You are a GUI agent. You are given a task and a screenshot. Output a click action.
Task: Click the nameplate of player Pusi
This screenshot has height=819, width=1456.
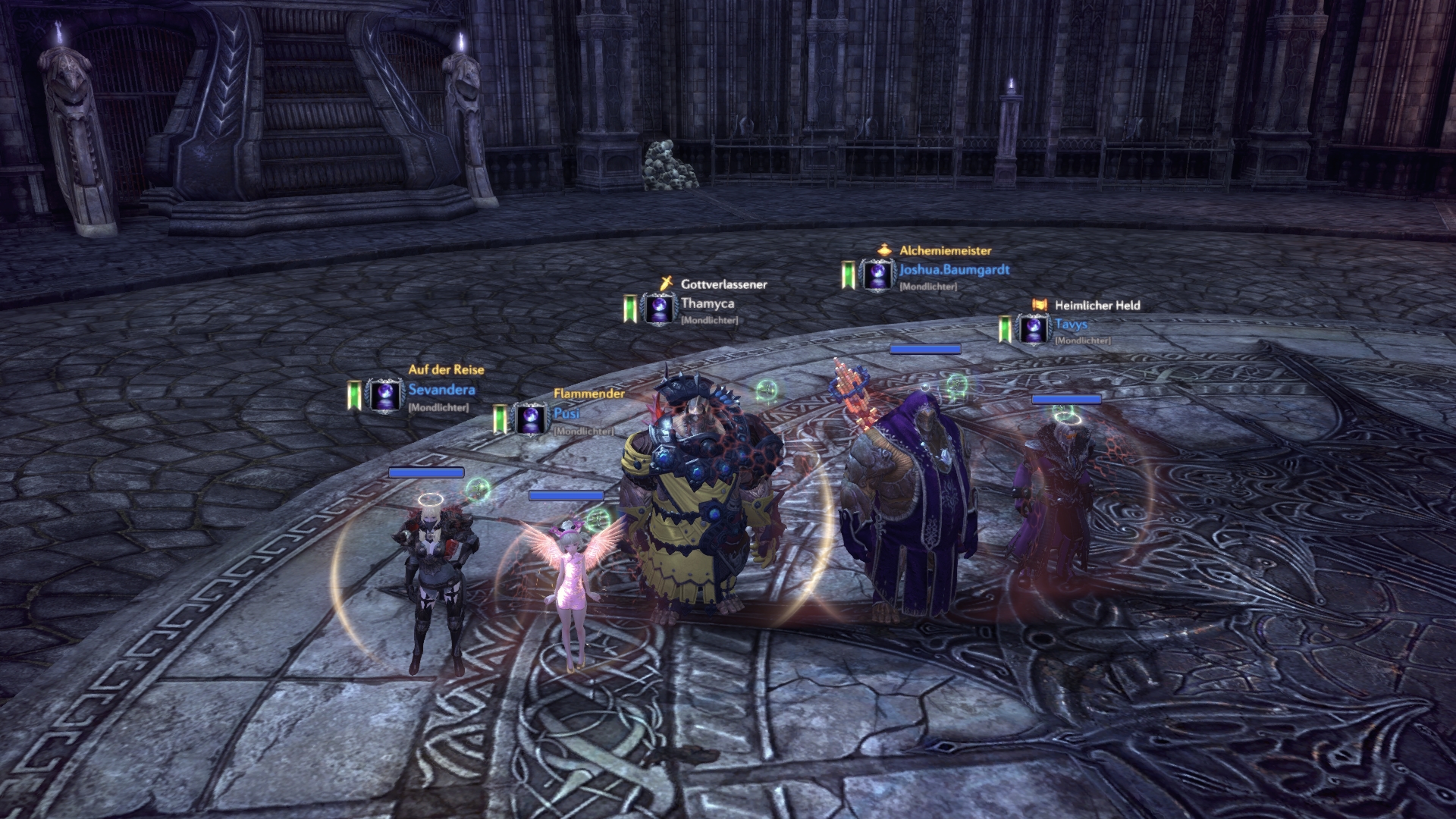pyautogui.click(x=566, y=414)
